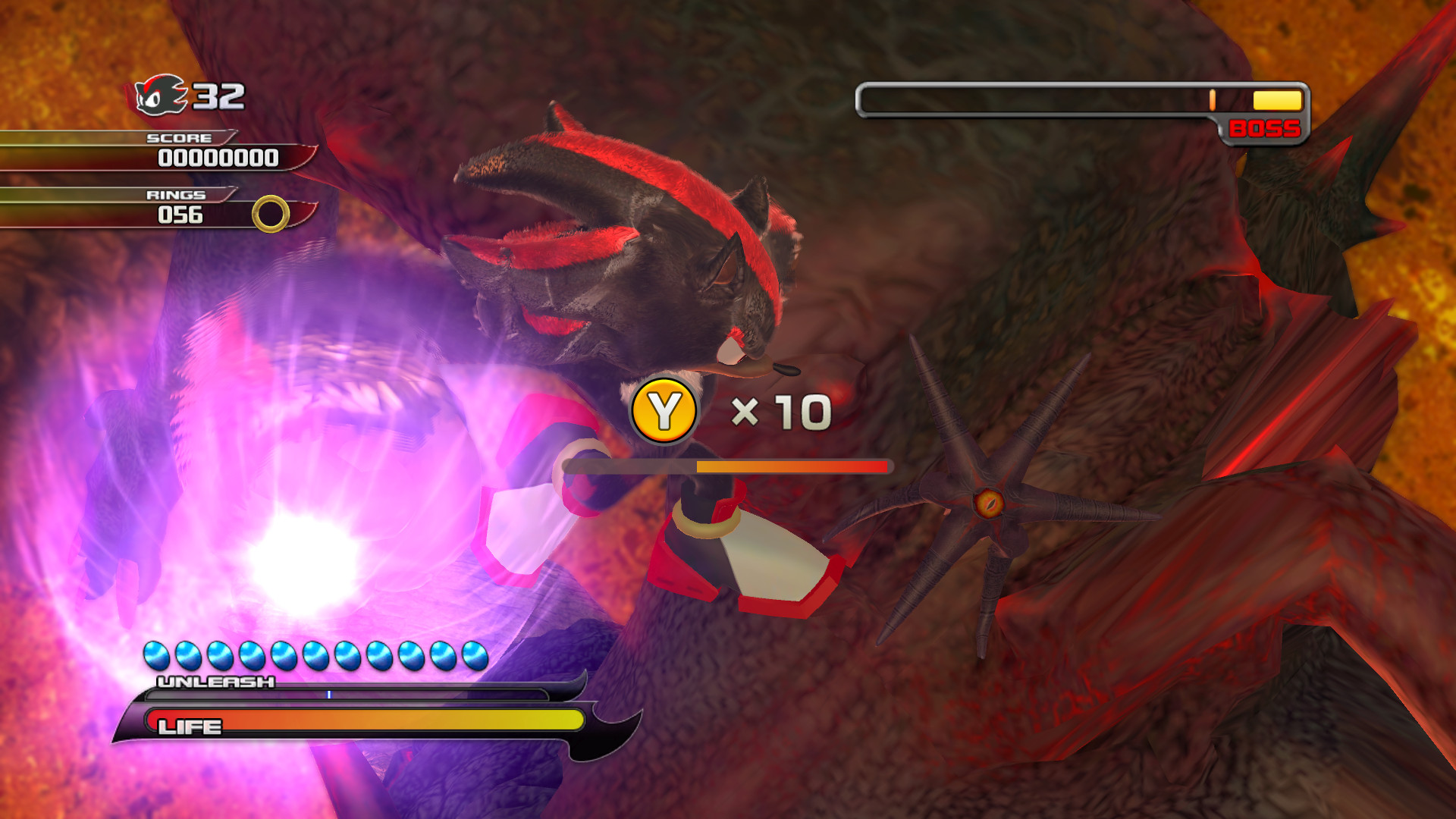Select the RINGS header tab
The width and height of the screenshot is (1456, 819).
pos(176,195)
